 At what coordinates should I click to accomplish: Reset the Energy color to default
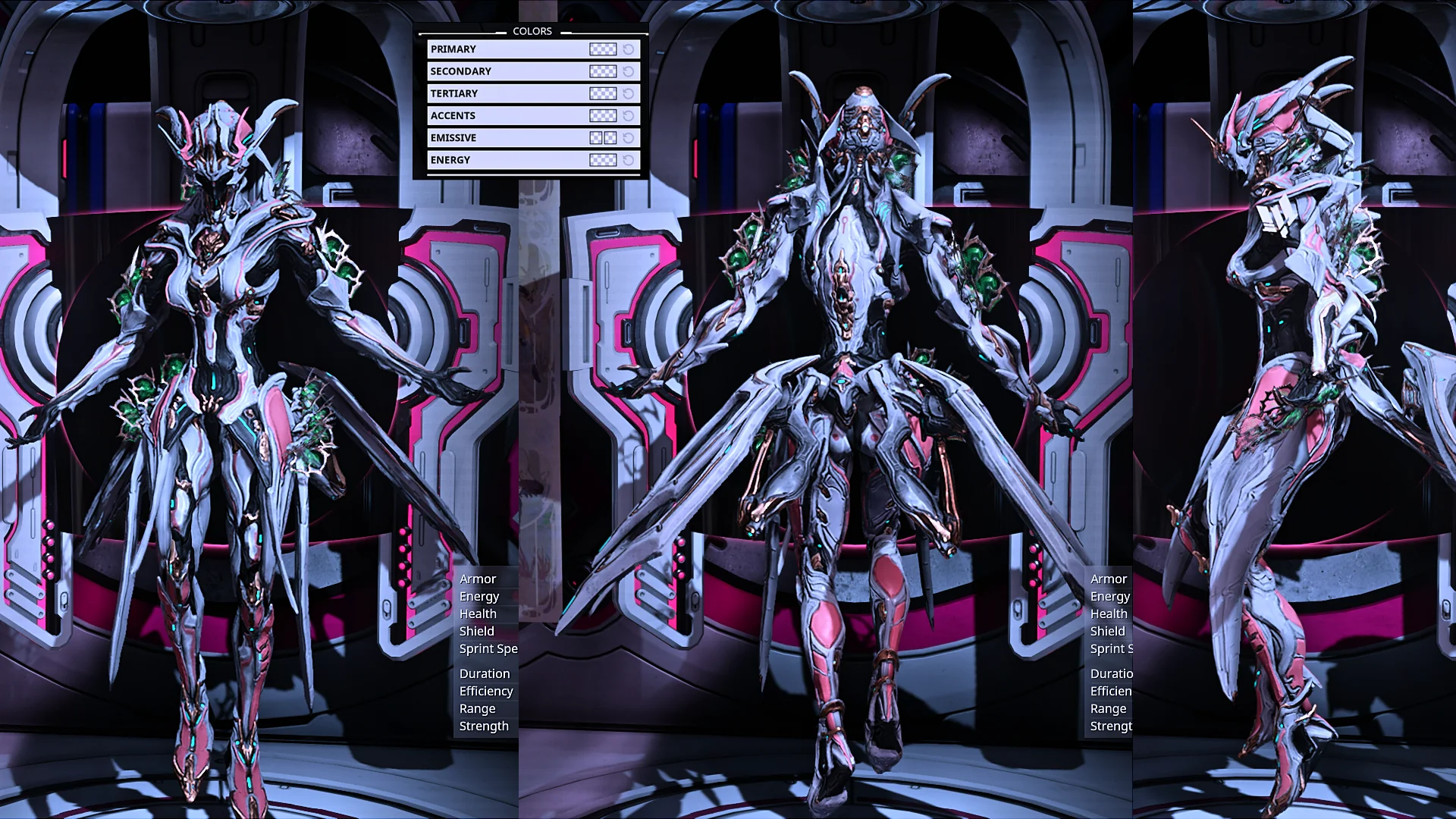tap(629, 160)
